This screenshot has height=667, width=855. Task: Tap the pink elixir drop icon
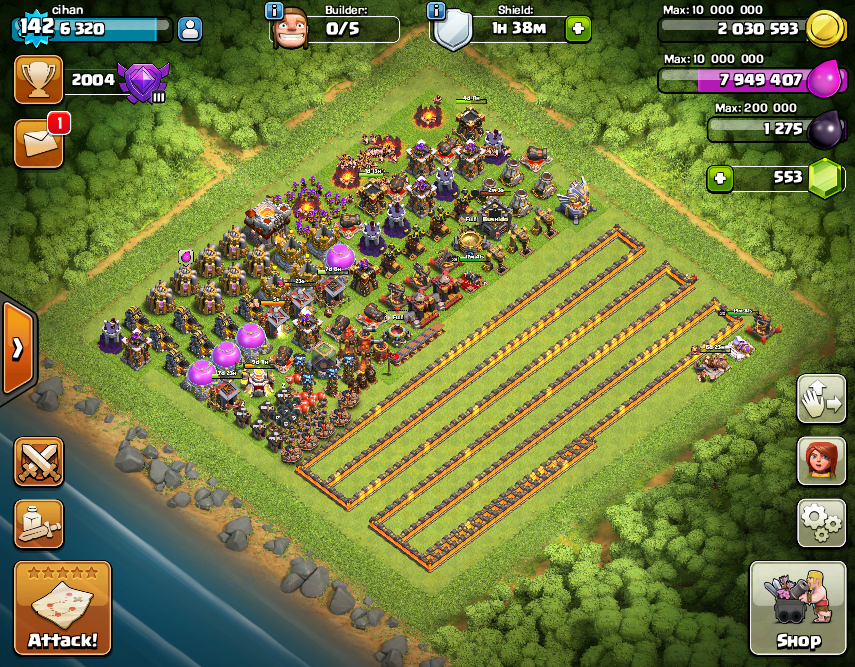(824, 78)
